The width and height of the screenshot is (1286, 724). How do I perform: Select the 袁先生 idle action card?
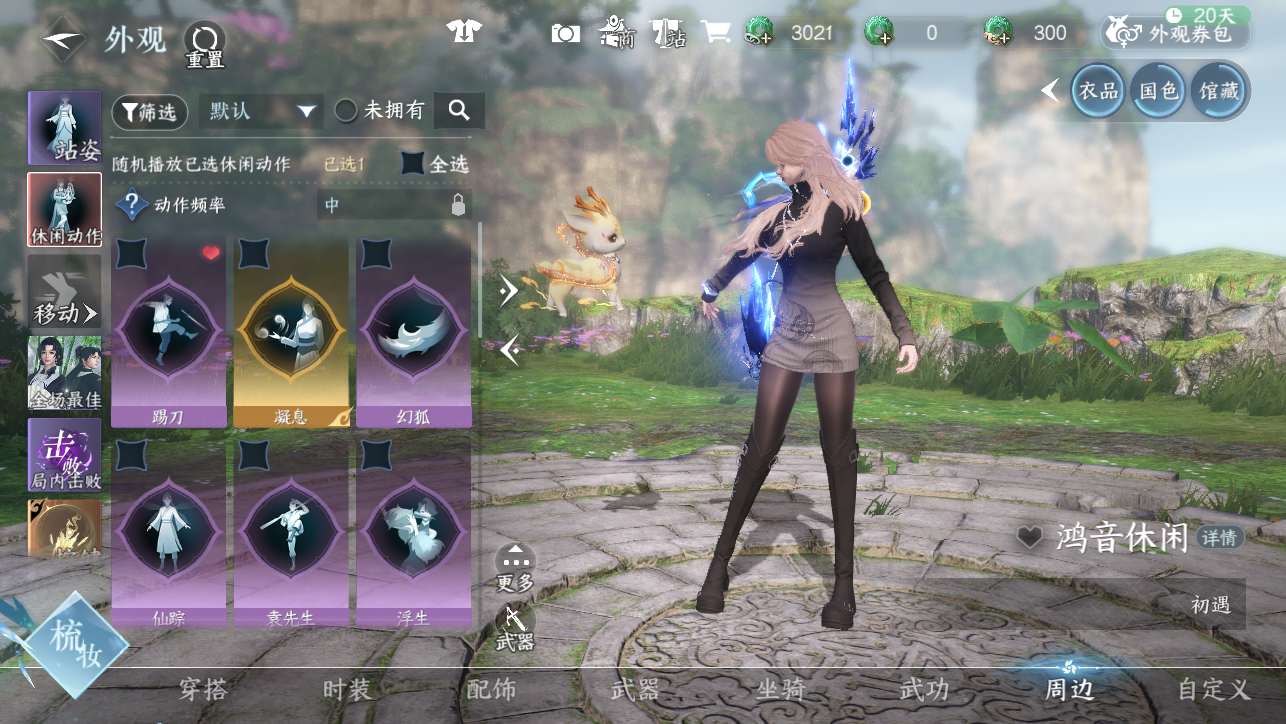(x=291, y=535)
